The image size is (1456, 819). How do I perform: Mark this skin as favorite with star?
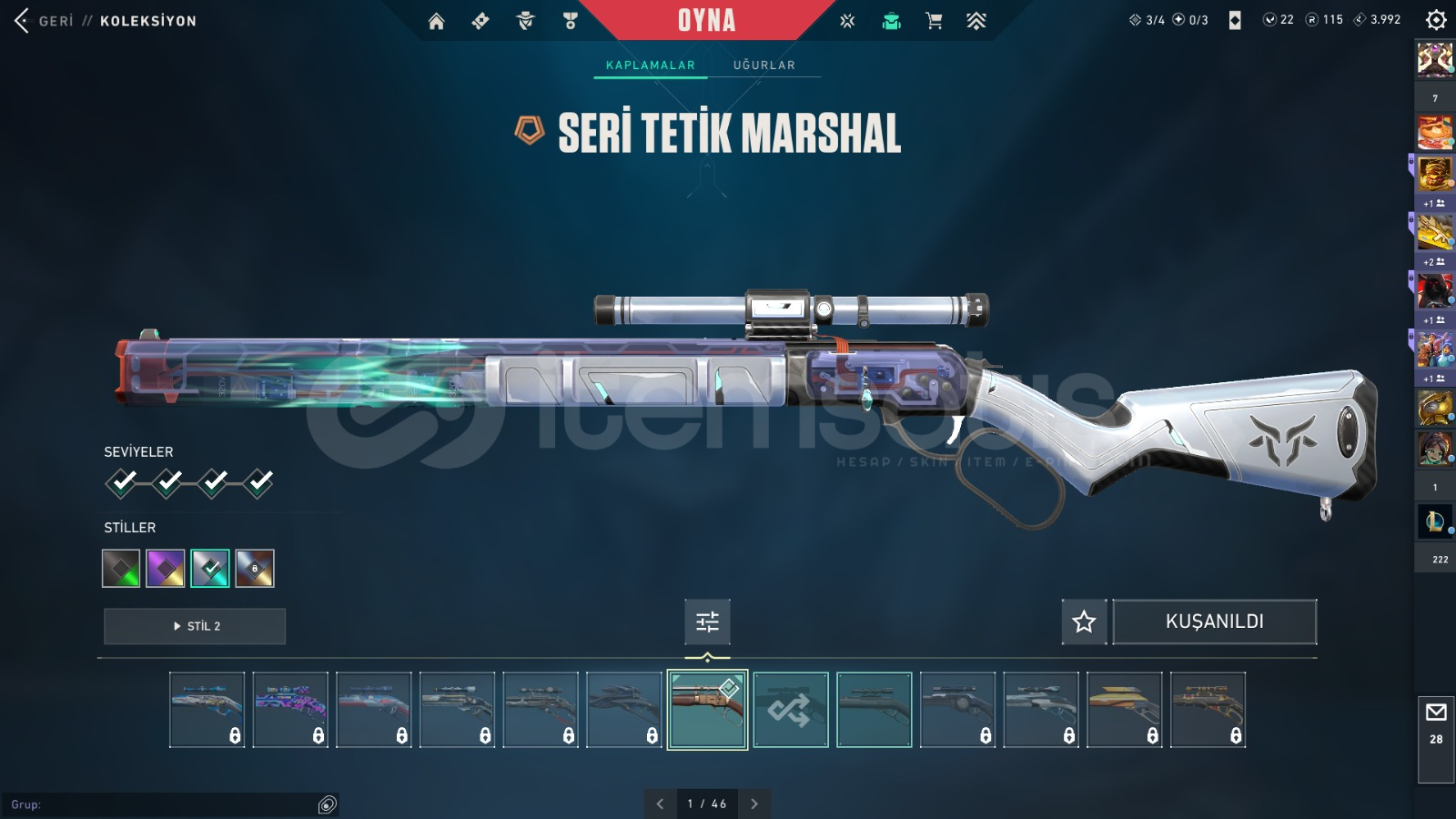[1084, 622]
